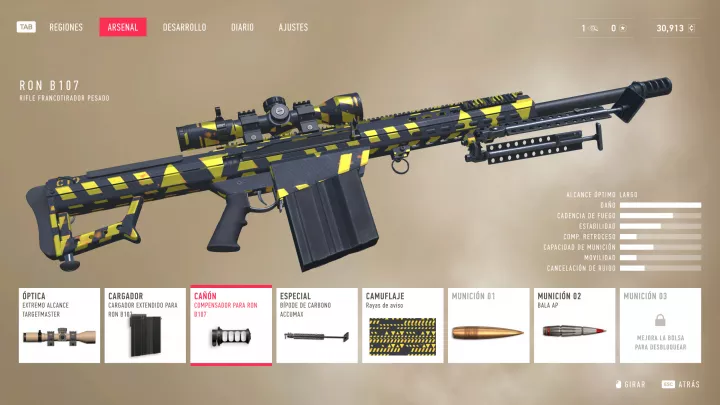Go back with the Atrás button
Screen dimensions: 720x405
point(685,385)
